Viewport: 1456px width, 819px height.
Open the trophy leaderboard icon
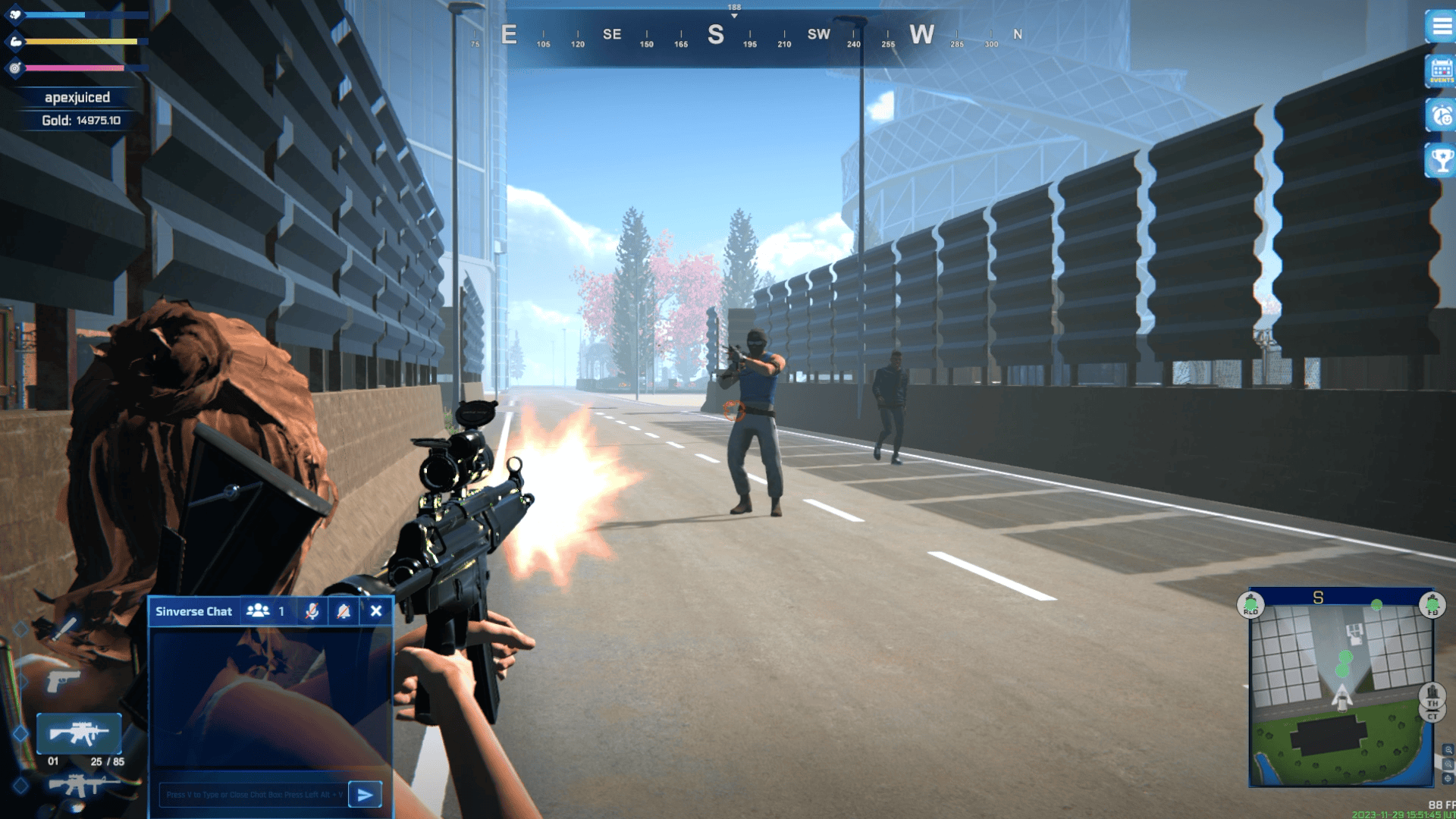click(1441, 160)
